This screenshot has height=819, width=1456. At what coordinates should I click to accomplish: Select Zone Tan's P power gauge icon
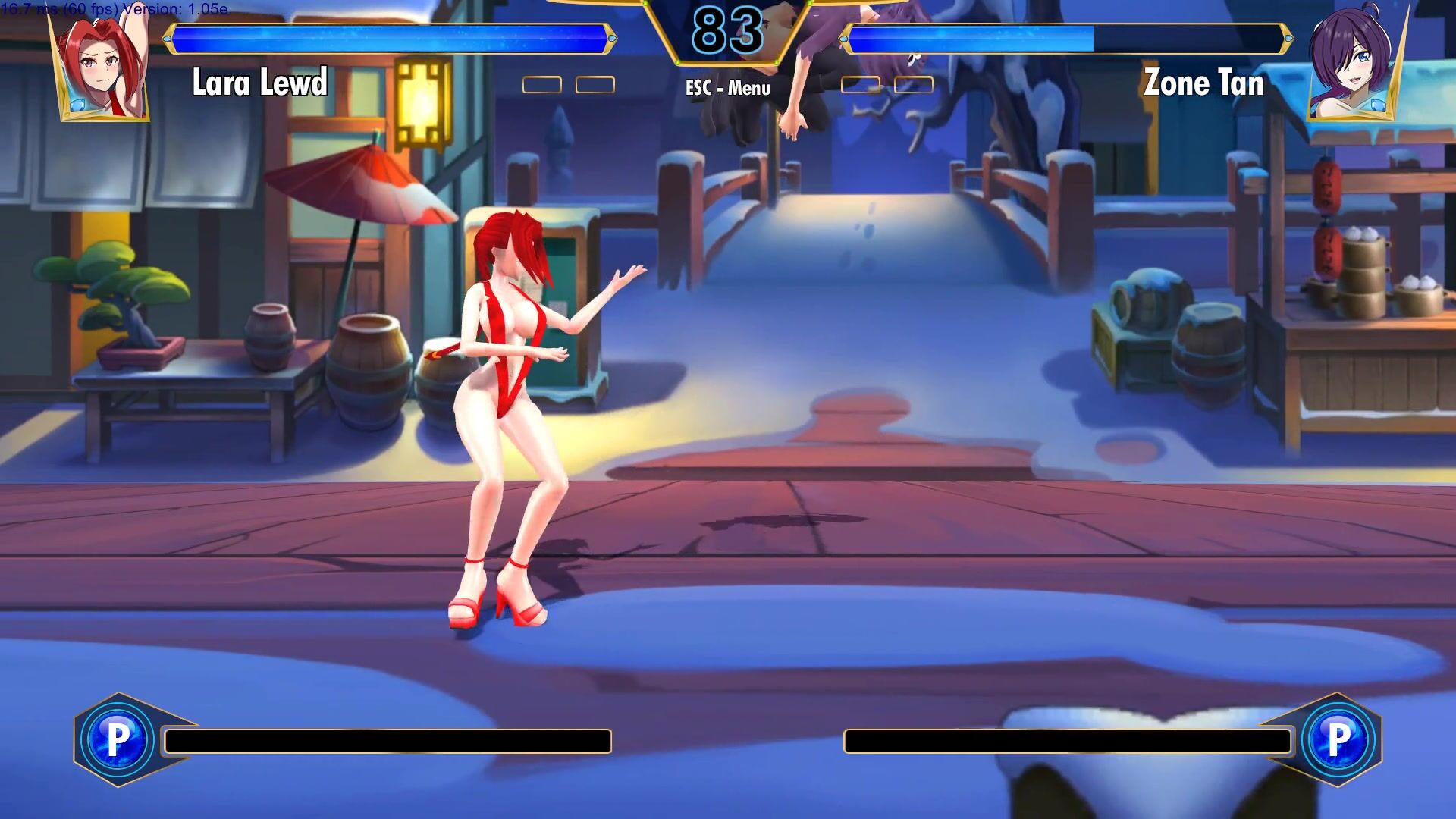click(x=1338, y=739)
